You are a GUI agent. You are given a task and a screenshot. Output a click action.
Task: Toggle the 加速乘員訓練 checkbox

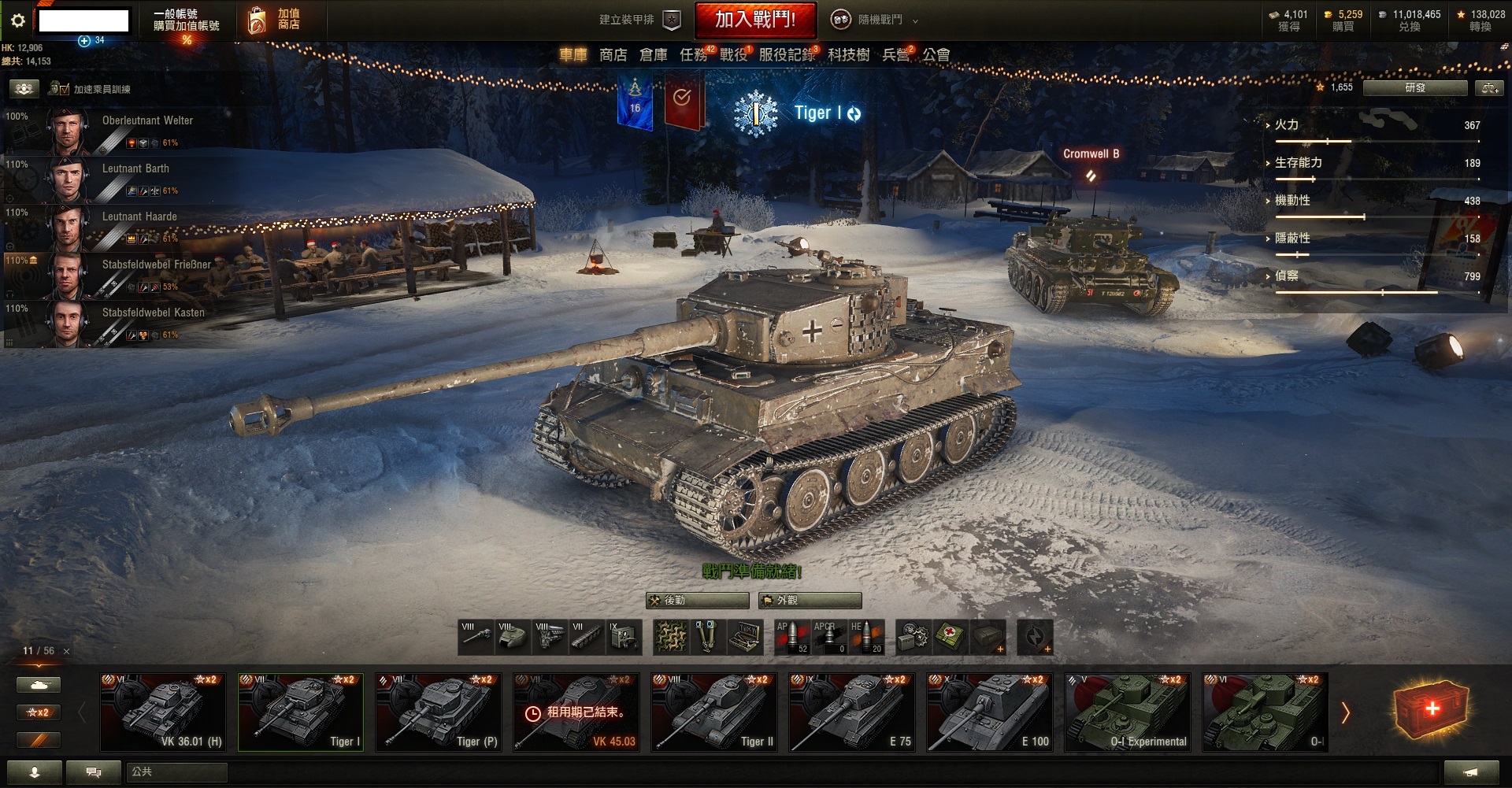(65, 90)
